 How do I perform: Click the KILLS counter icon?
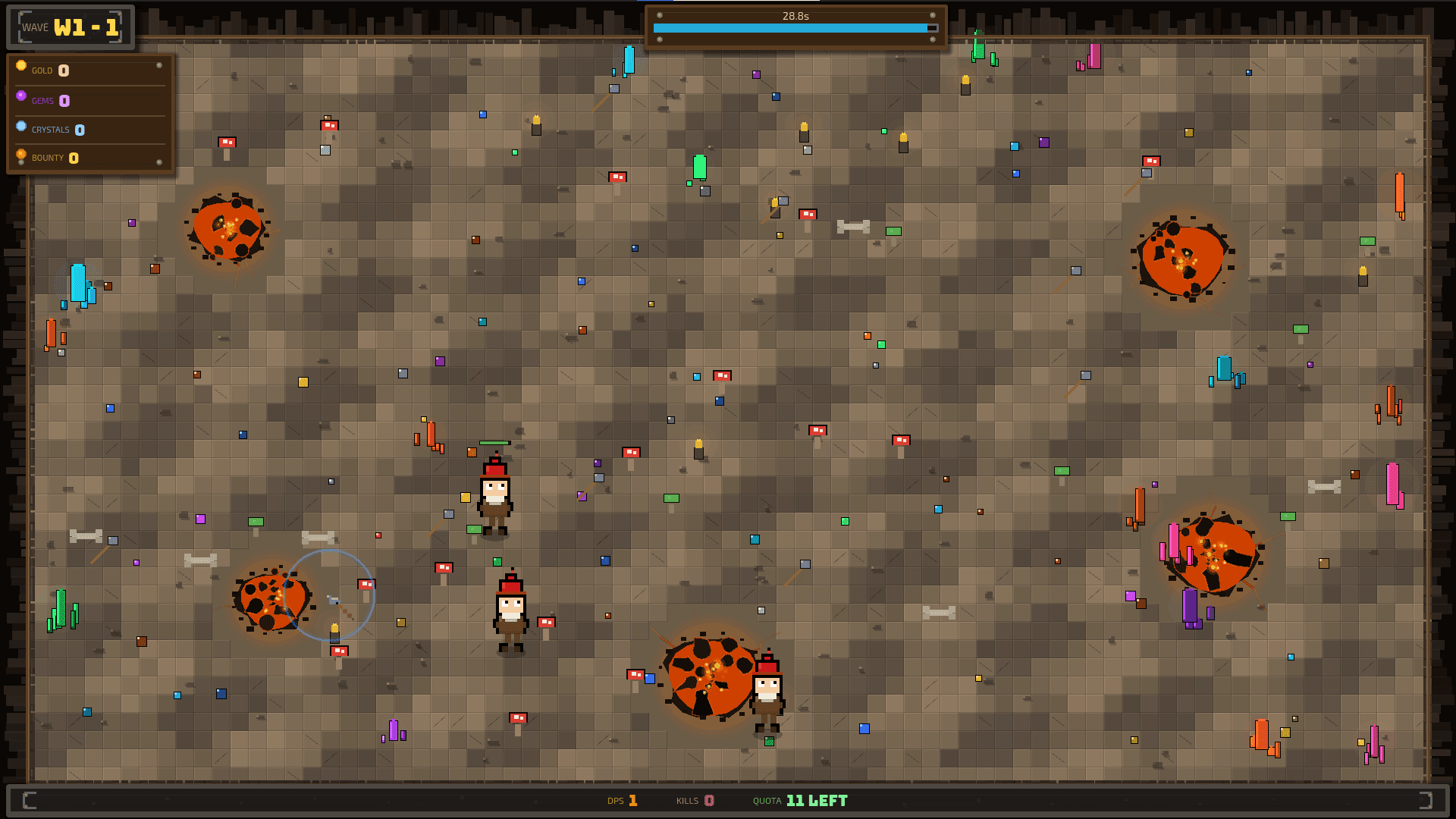tap(708, 800)
